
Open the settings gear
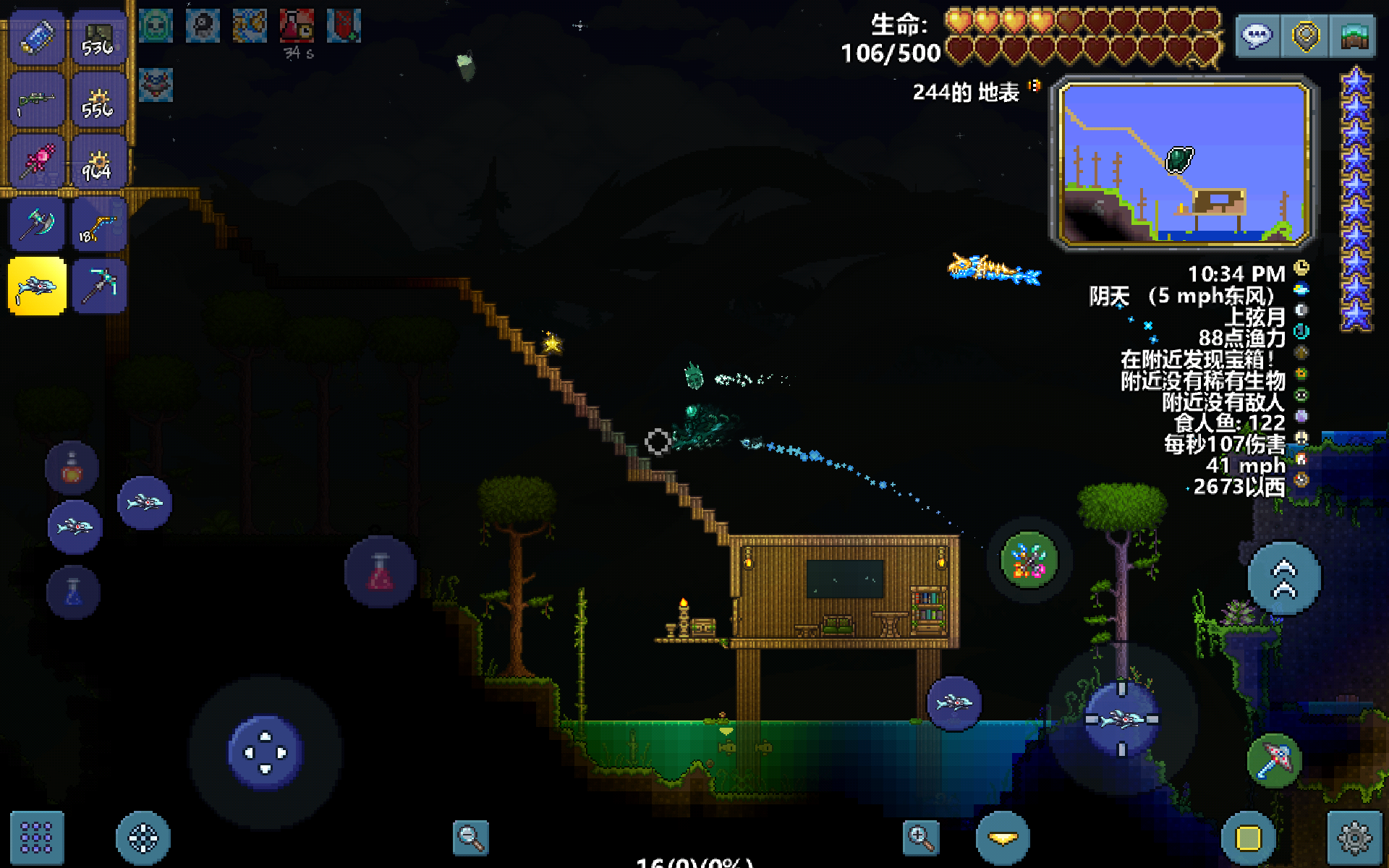click(1354, 838)
